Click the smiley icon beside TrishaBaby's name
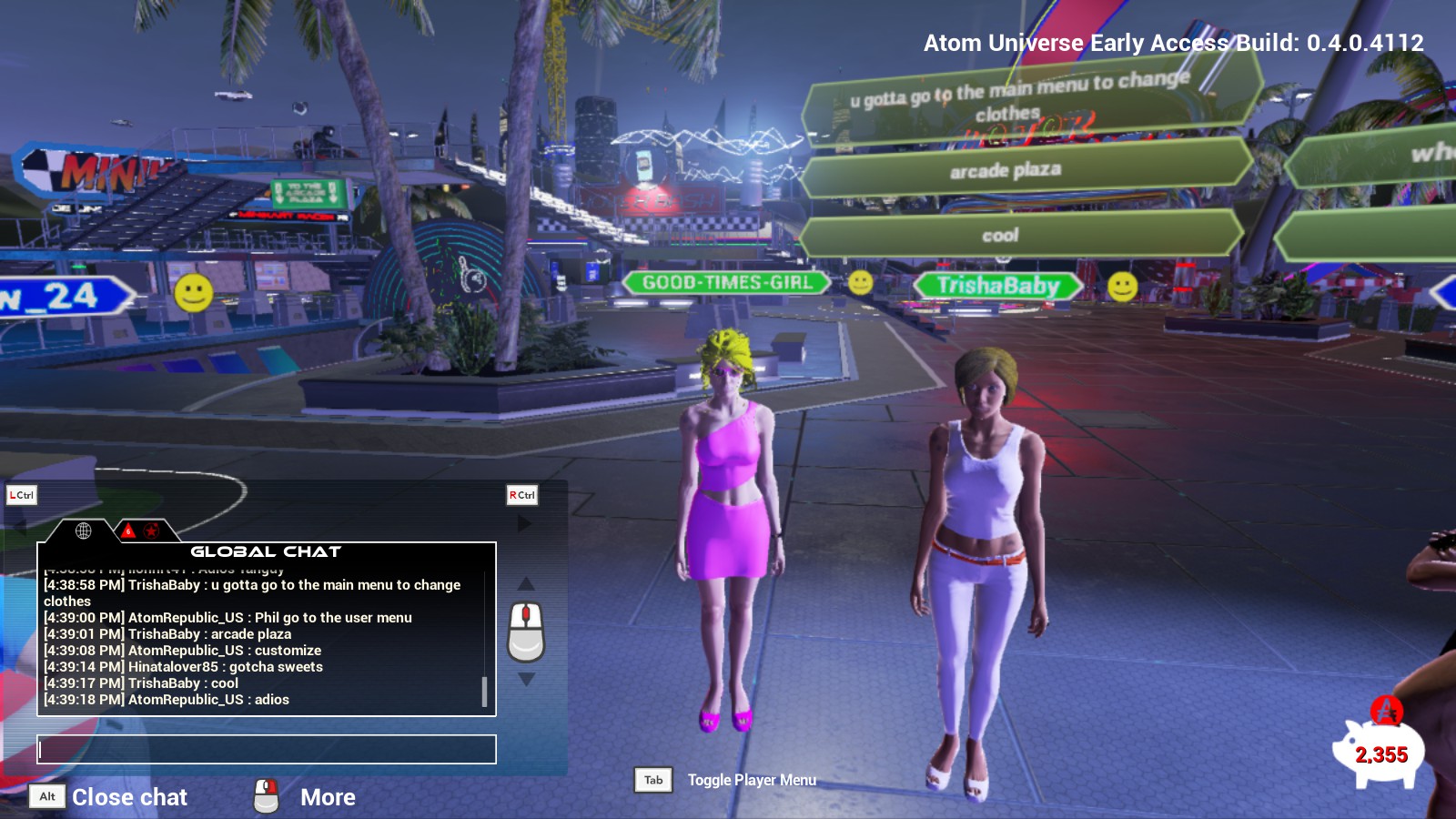This screenshot has width=1456, height=819. (x=1122, y=287)
